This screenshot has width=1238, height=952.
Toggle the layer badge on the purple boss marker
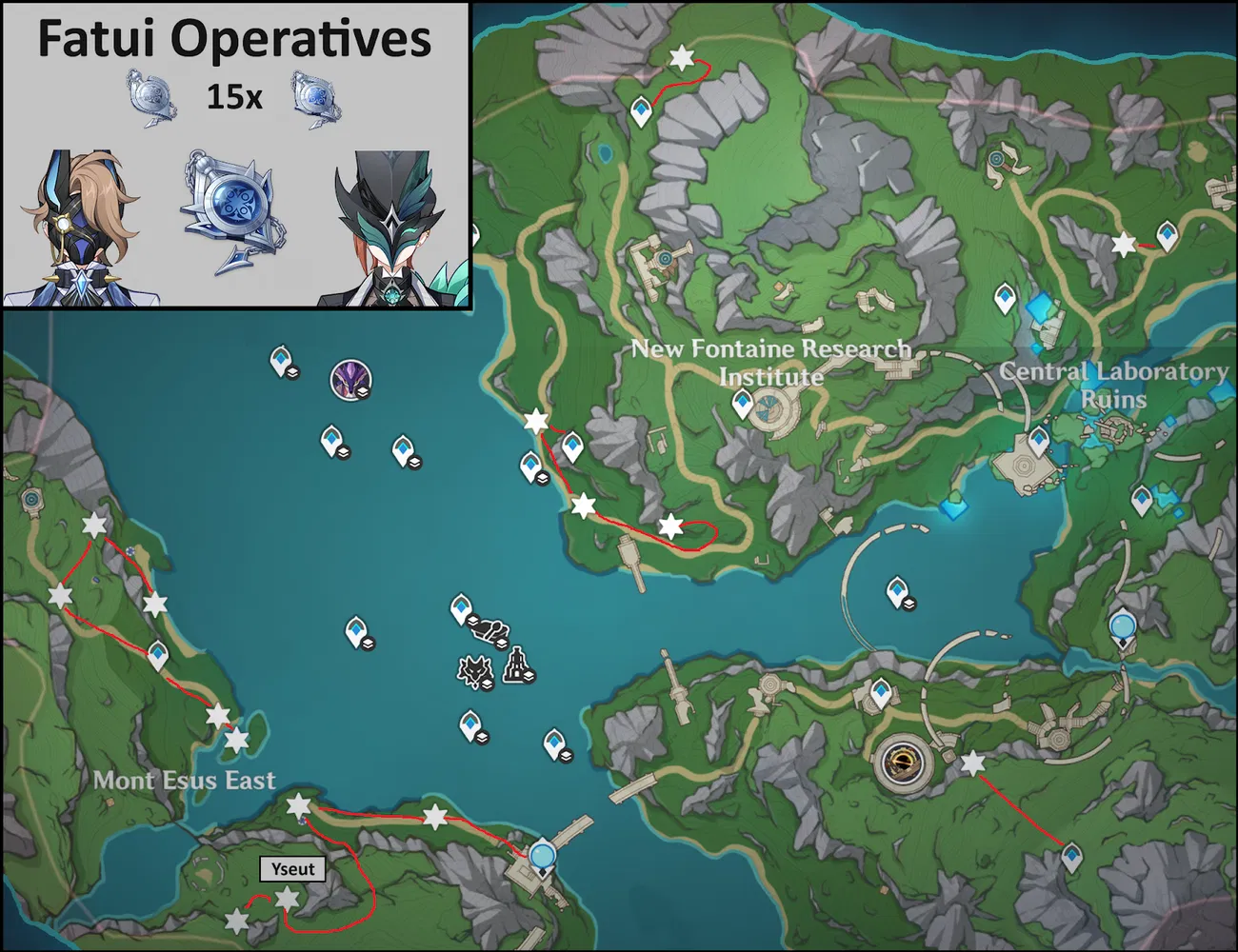click(363, 393)
